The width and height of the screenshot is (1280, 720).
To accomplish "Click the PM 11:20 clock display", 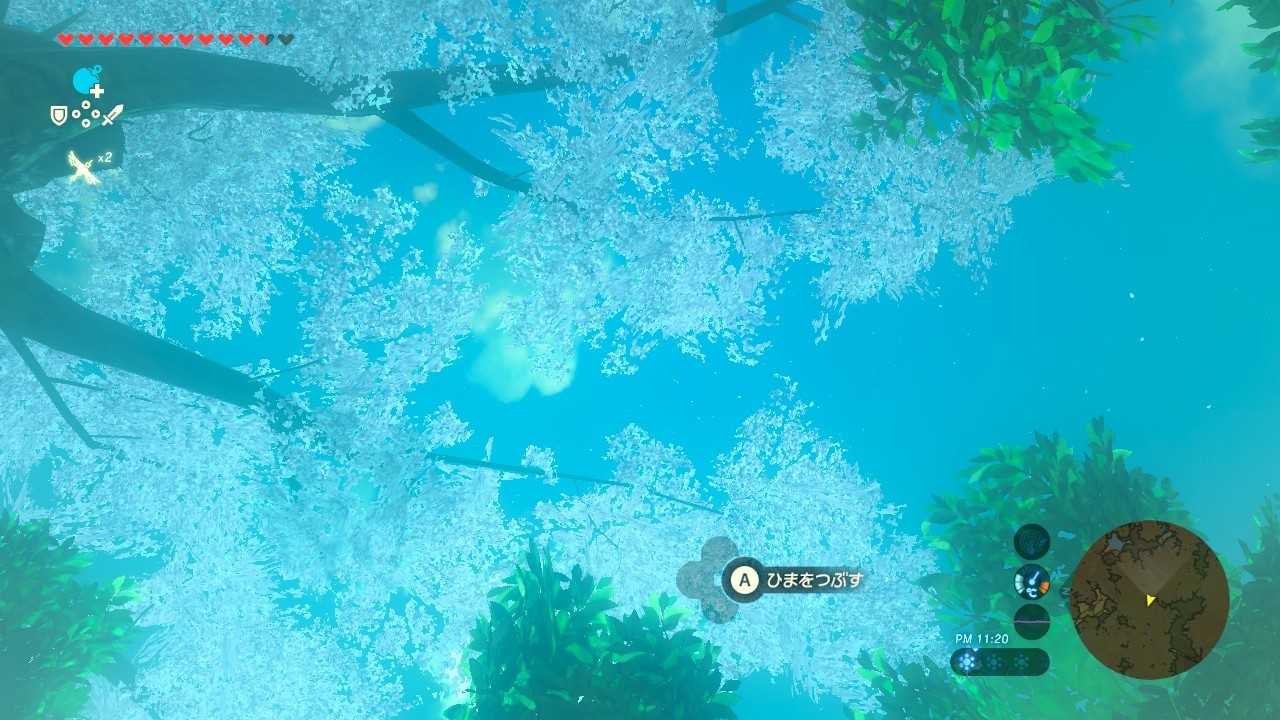I will (x=980, y=637).
